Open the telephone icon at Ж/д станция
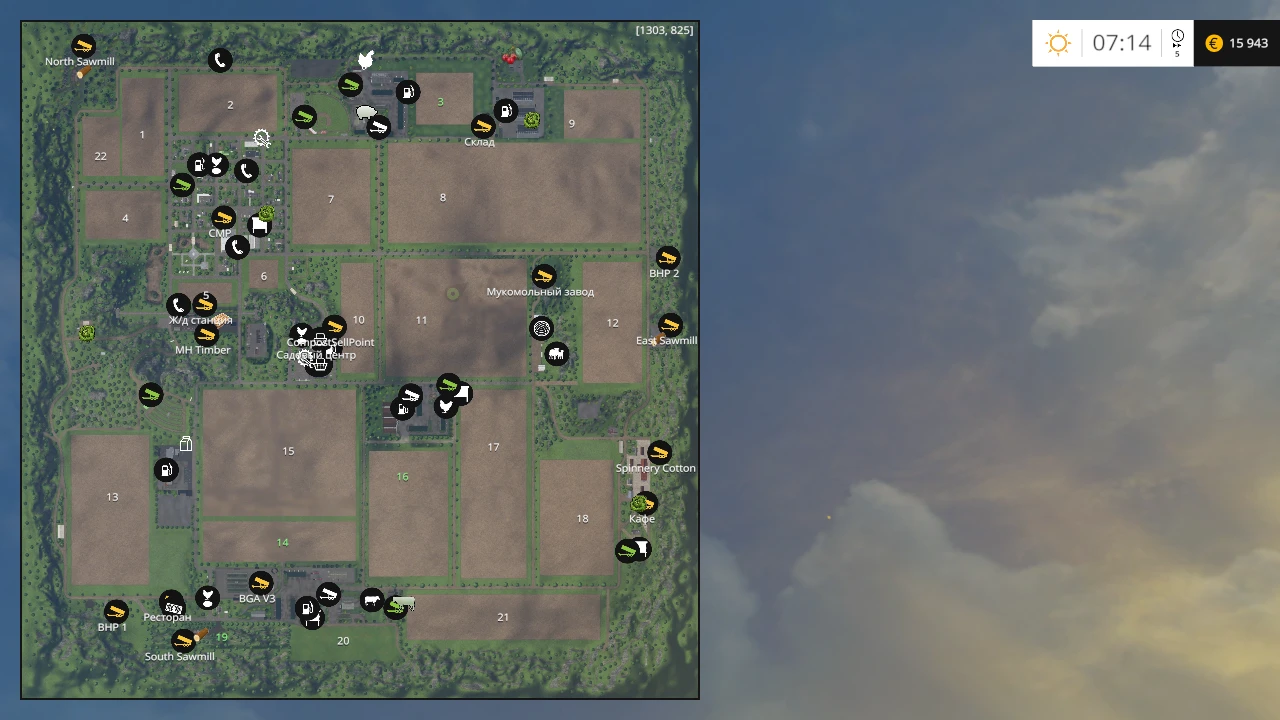Viewport: 1280px width, 720px height. click(x=177, y=305)
